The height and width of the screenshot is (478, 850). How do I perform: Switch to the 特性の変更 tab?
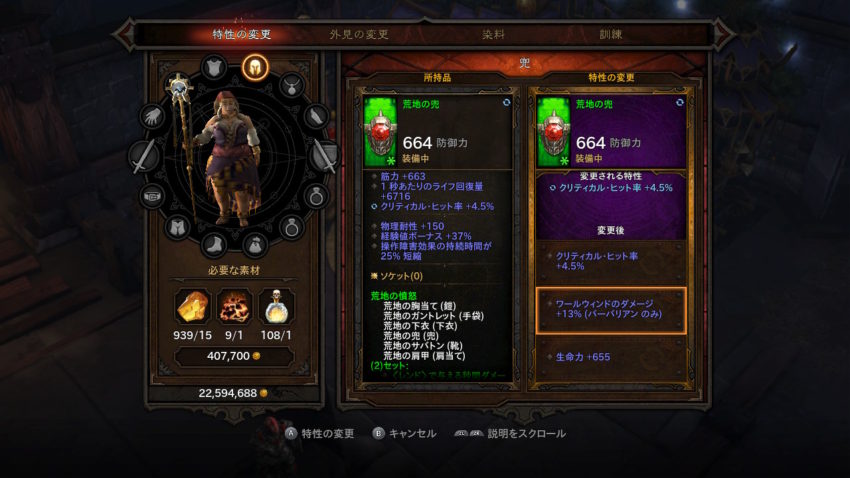click(x=241, y=34)
